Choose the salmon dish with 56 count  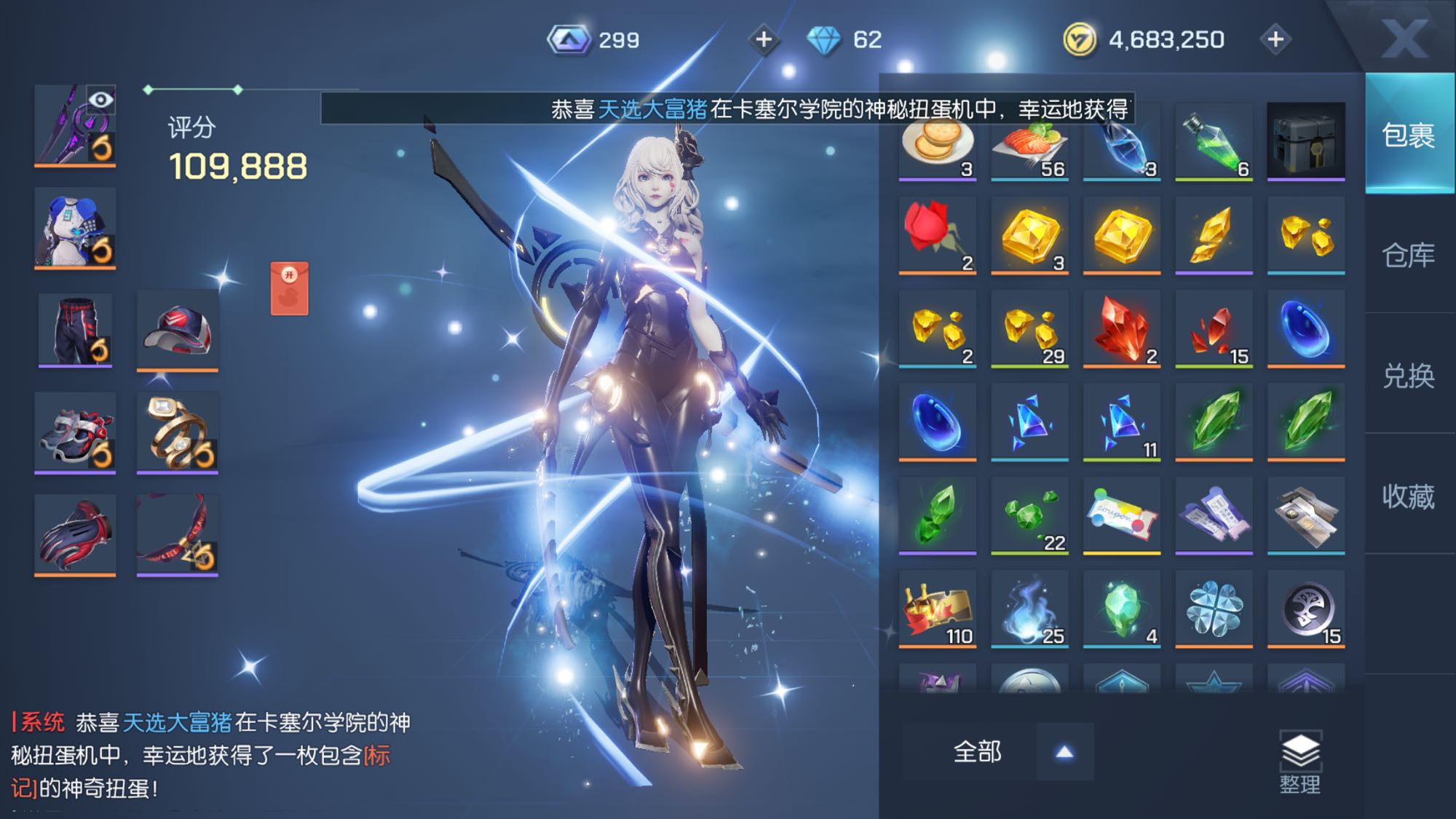pos(1029,143)
